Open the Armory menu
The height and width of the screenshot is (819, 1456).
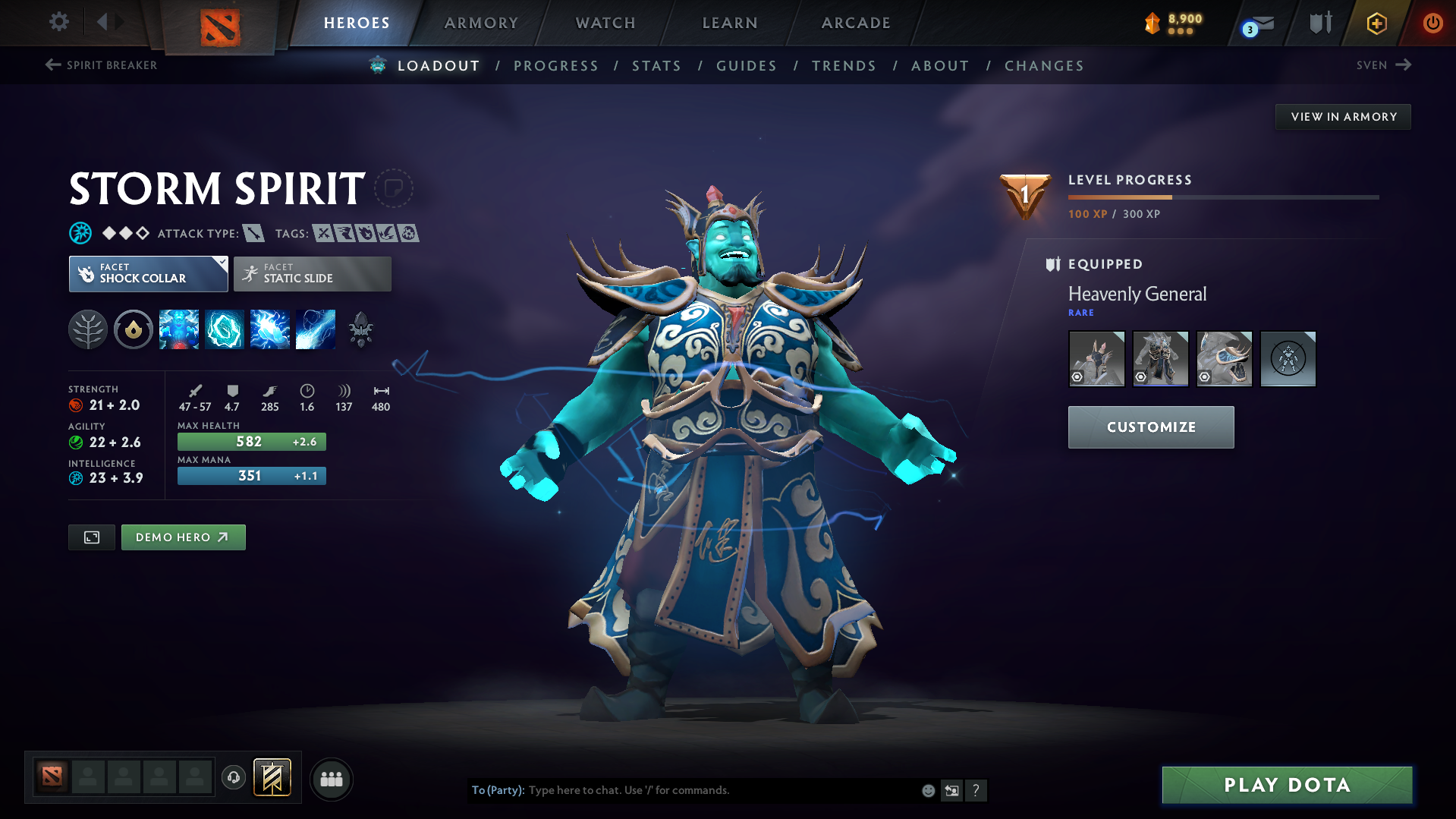coord(481,23)
